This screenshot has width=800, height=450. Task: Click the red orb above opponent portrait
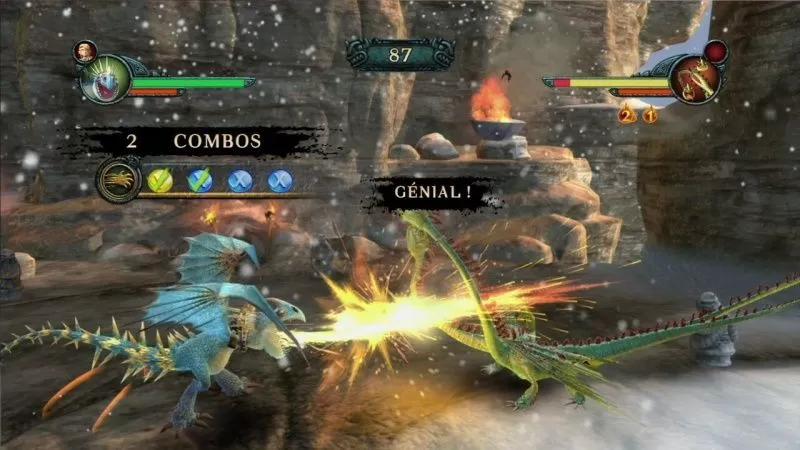pyautogui.click(x=716, y=52)
